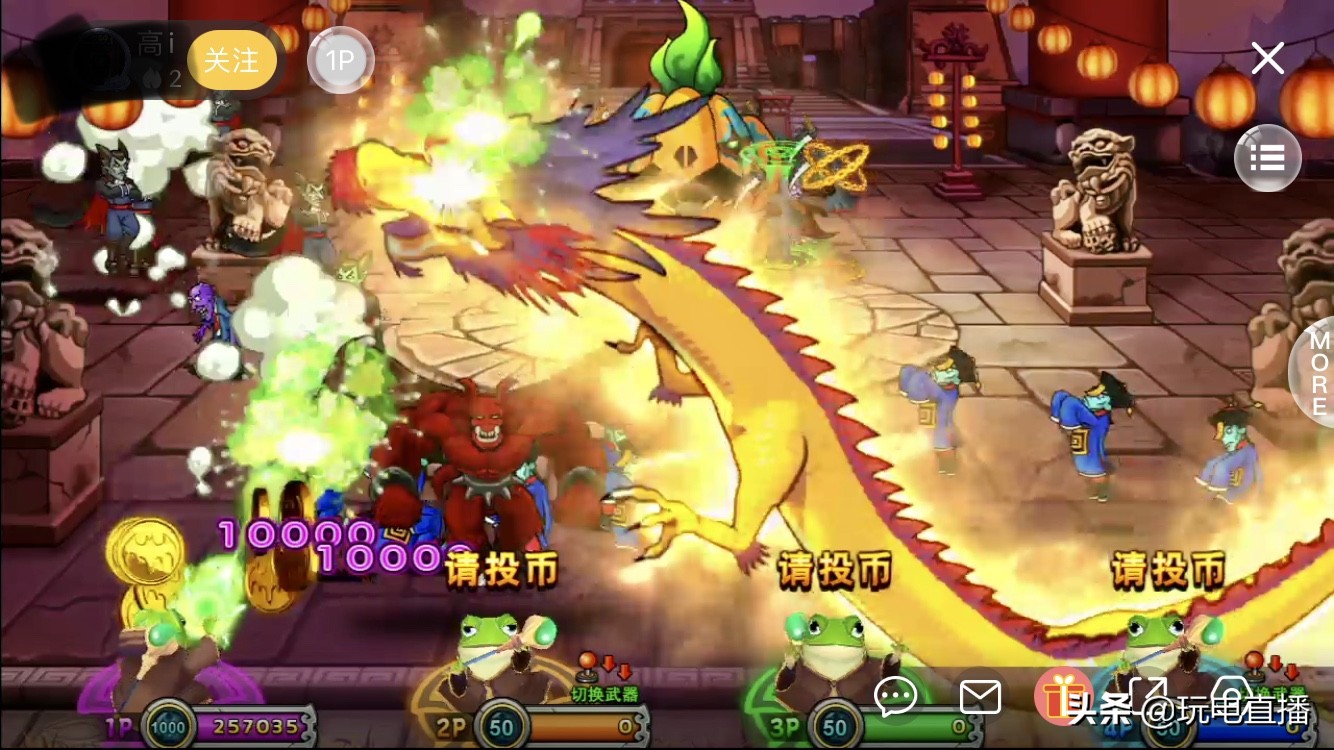Tap the red gift box icon

tap(1062, 697)
